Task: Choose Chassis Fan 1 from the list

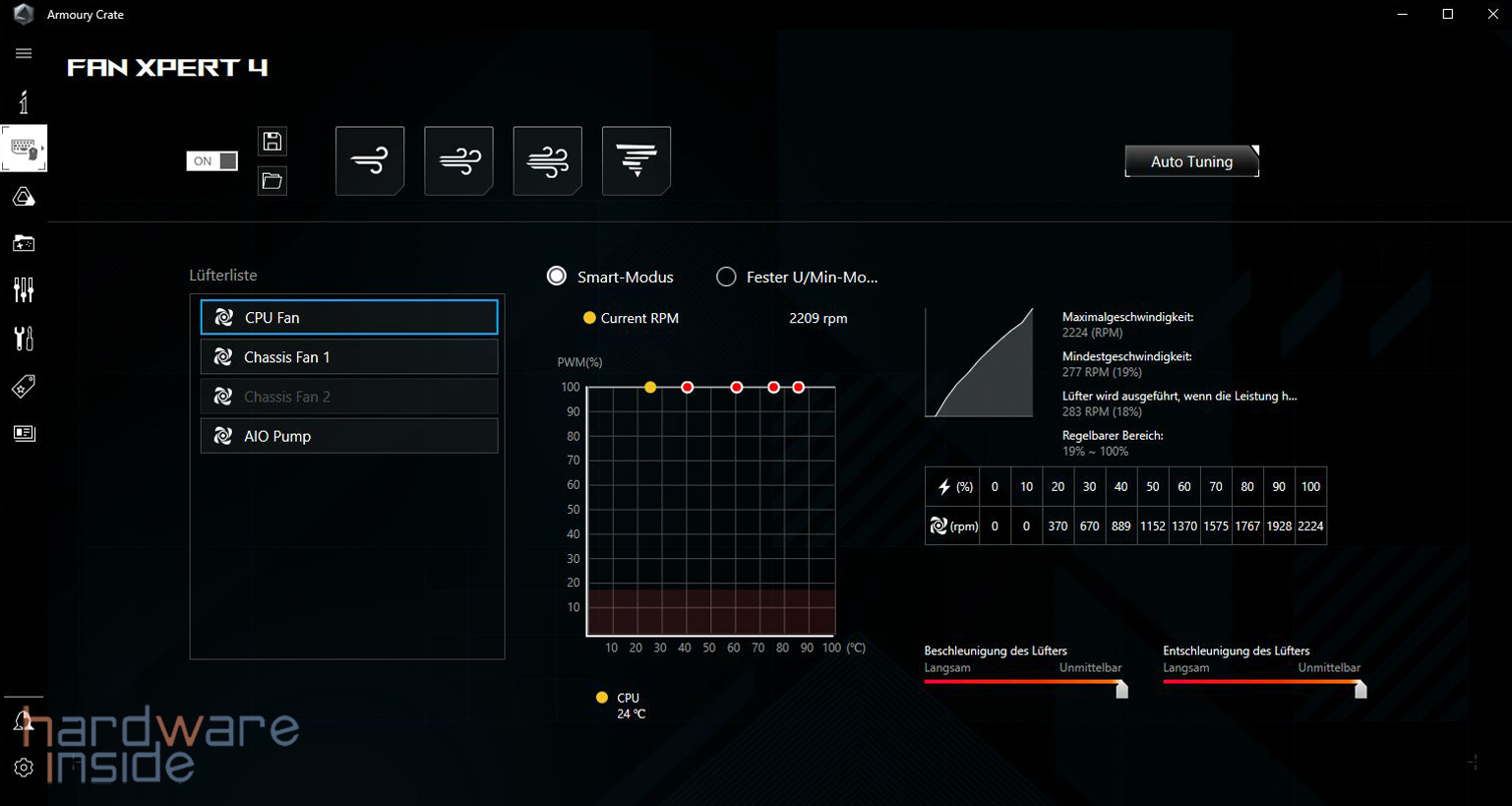Action: pos(349,357)
